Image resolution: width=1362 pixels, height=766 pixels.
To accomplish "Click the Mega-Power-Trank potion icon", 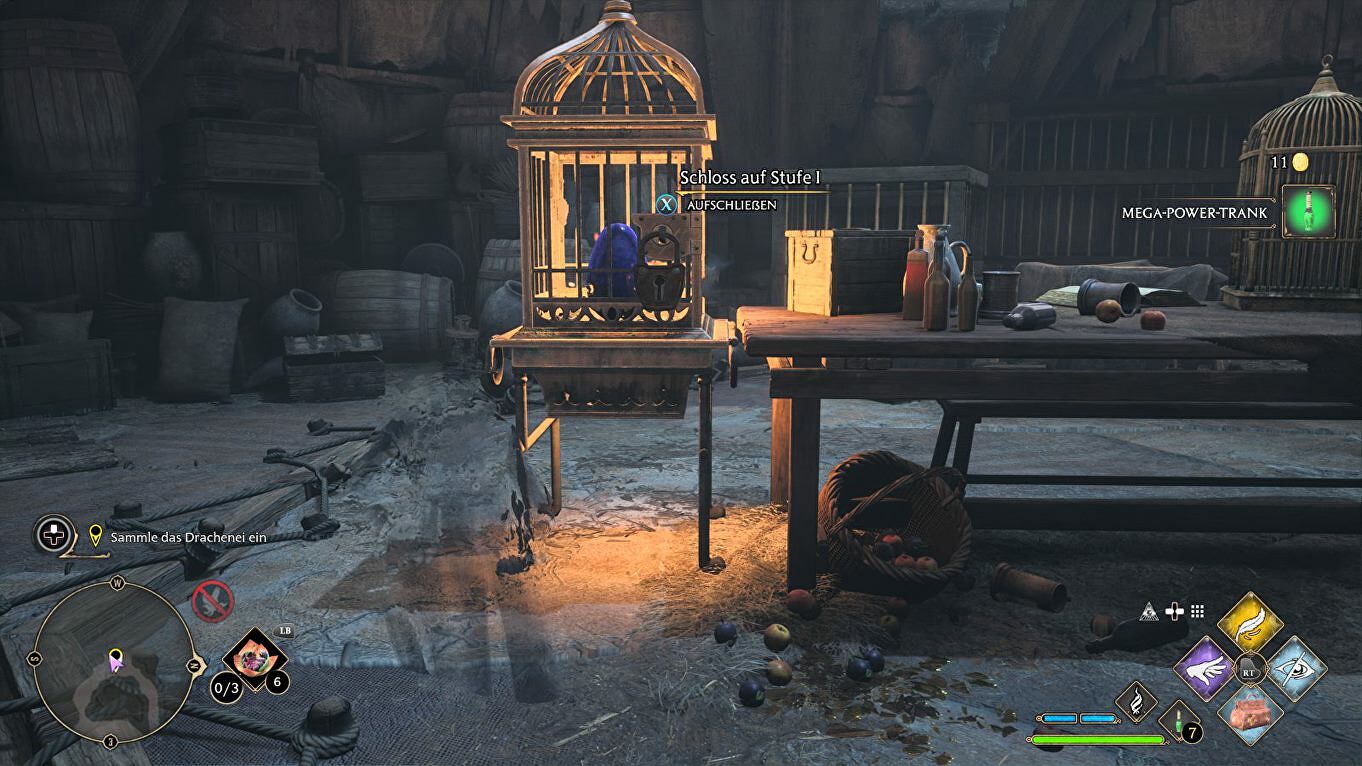I will pyautogui.click(x=1309, y=212).
